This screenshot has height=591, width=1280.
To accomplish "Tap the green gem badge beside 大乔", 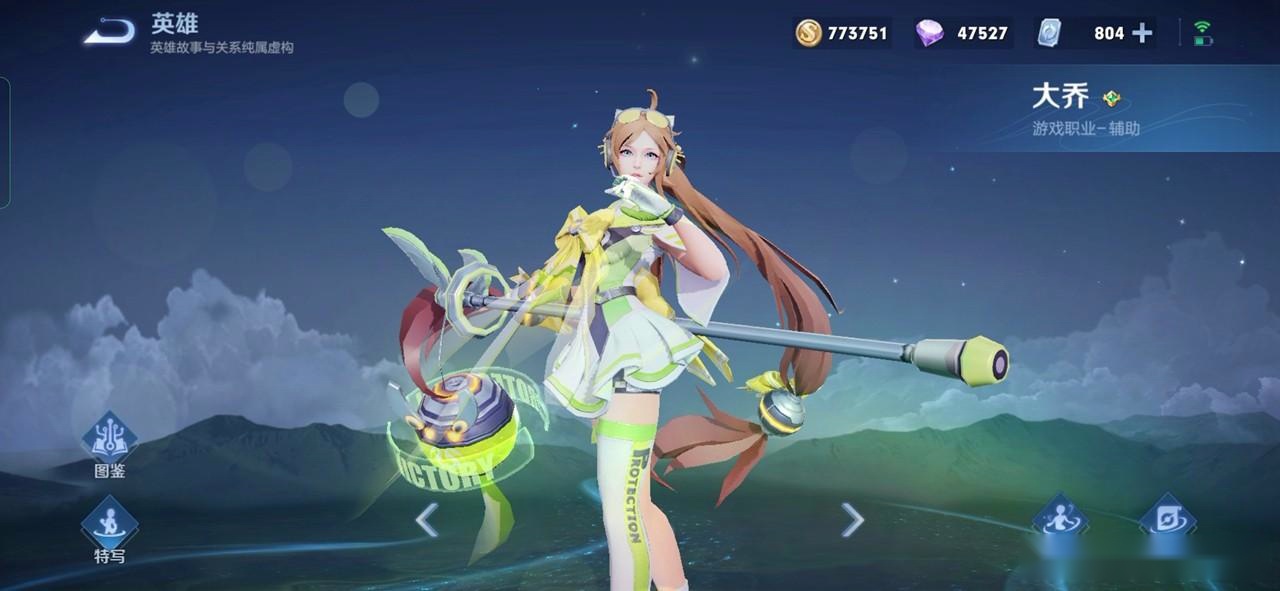I will [x=1112, y=98].
